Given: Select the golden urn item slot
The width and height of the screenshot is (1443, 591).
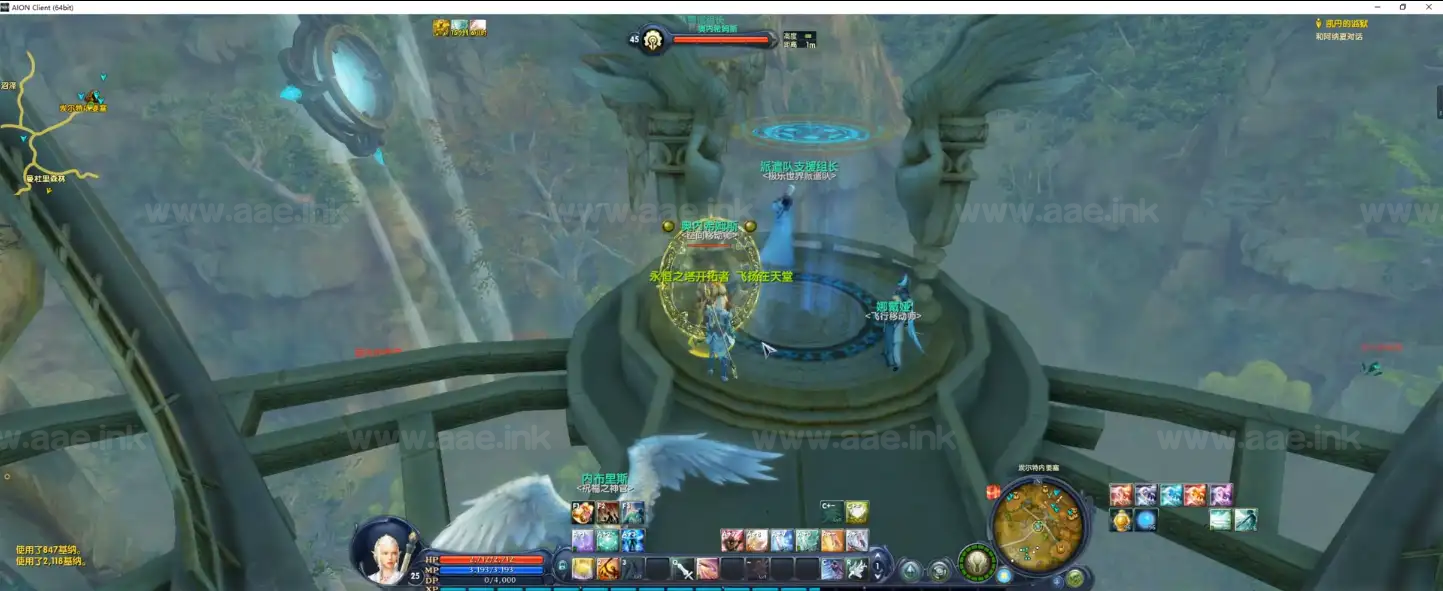Looking at the screenshot, I should coord(1121,520).
